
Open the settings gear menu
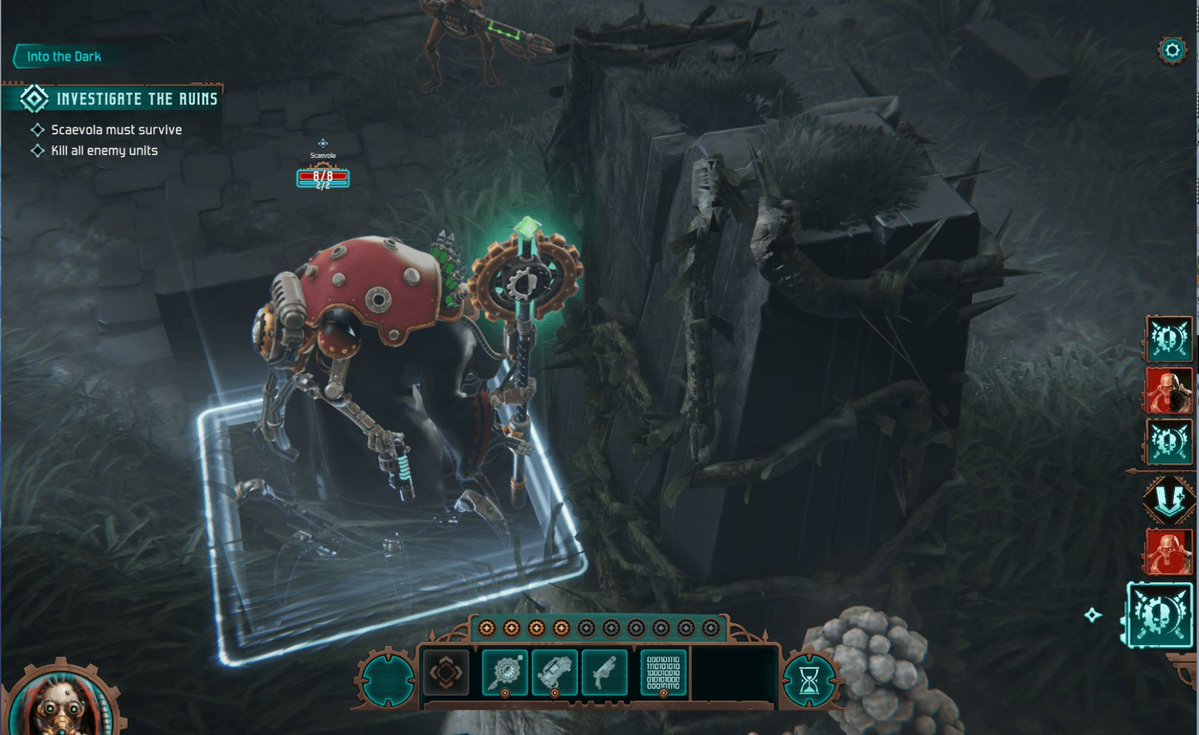tap(1171, 50)
